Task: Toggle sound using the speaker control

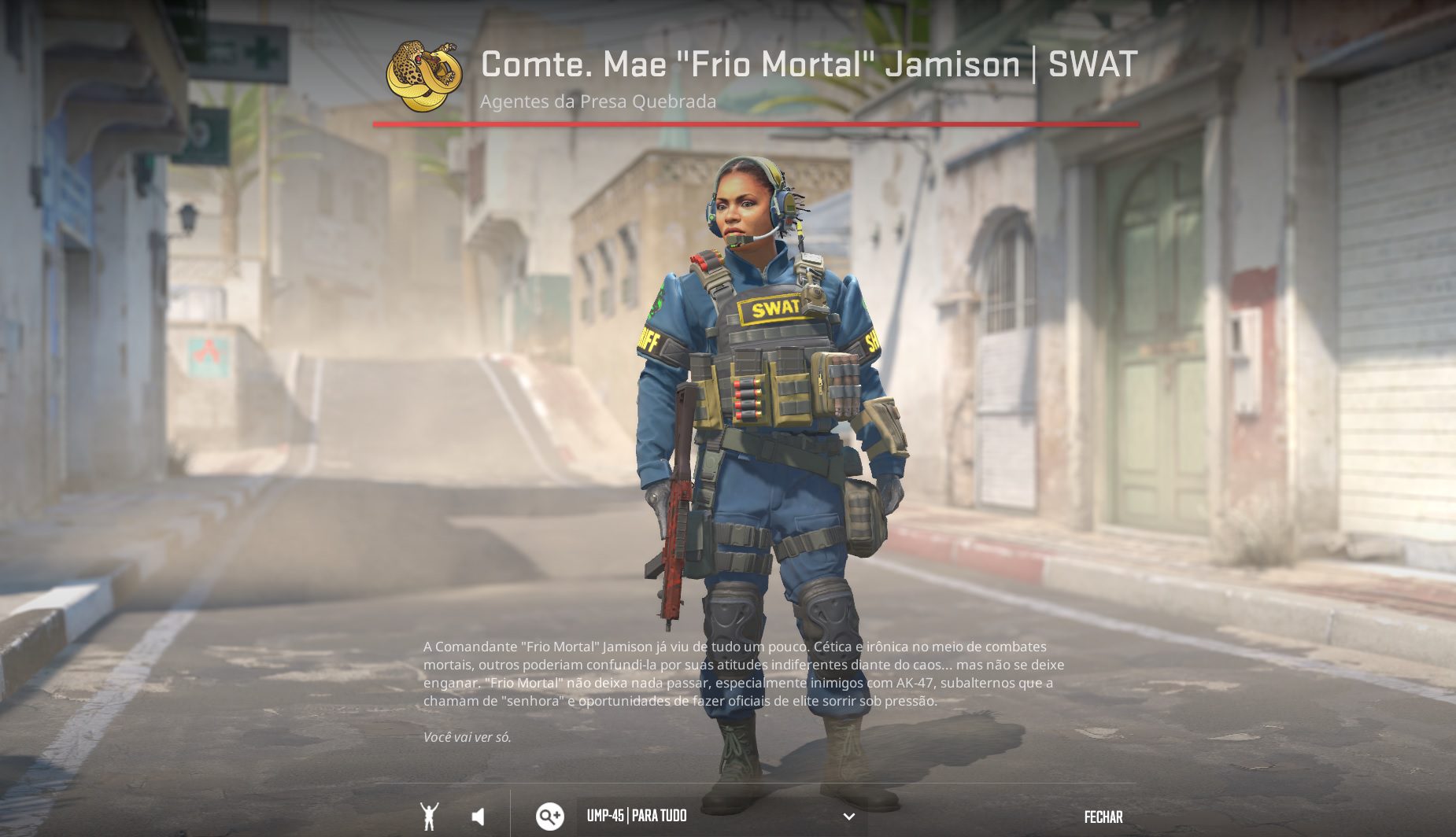Action: point(479,816)
